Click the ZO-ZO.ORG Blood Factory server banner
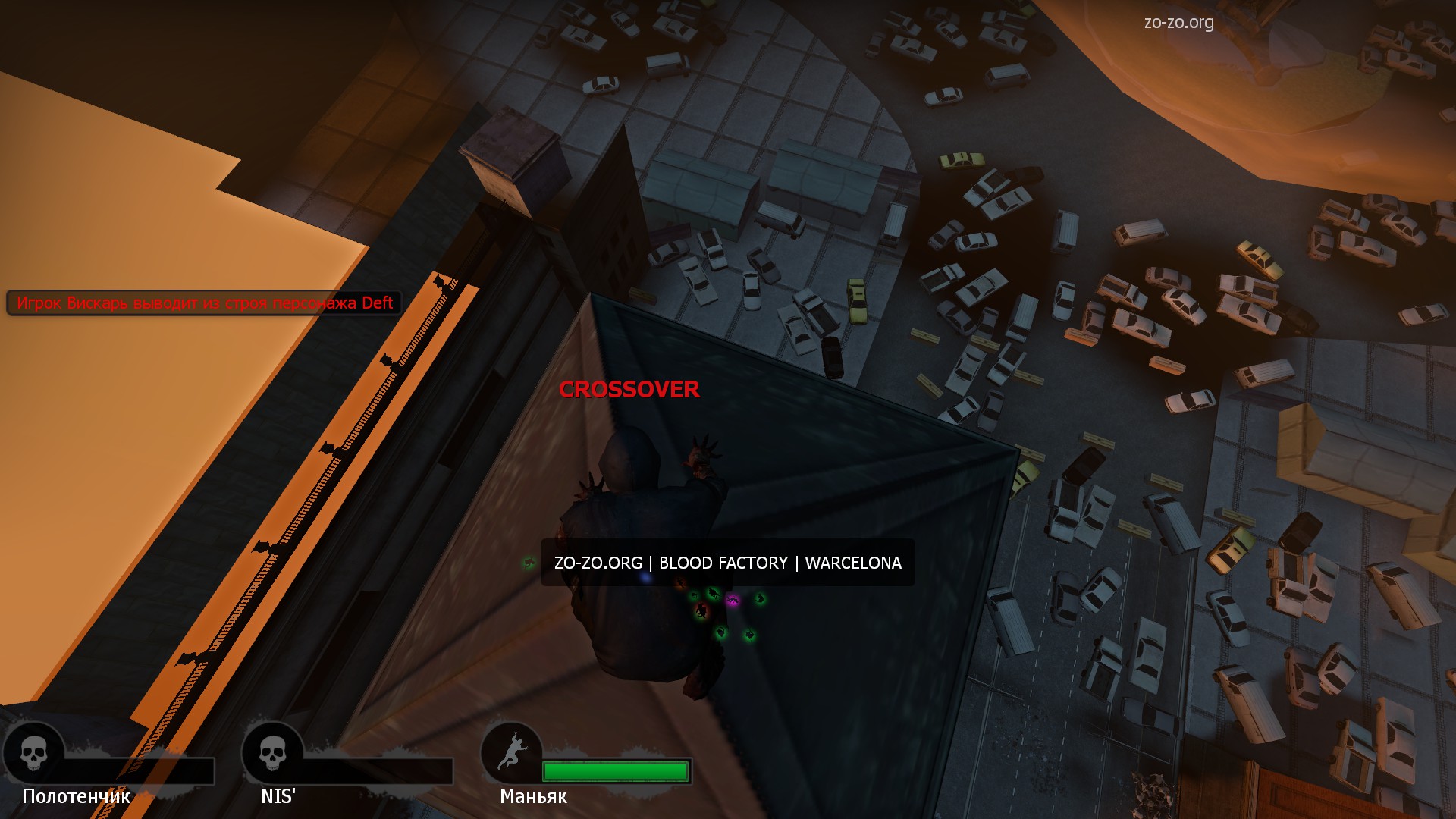The width and height of the screenshot is (1456, 819). pos(727,563)
